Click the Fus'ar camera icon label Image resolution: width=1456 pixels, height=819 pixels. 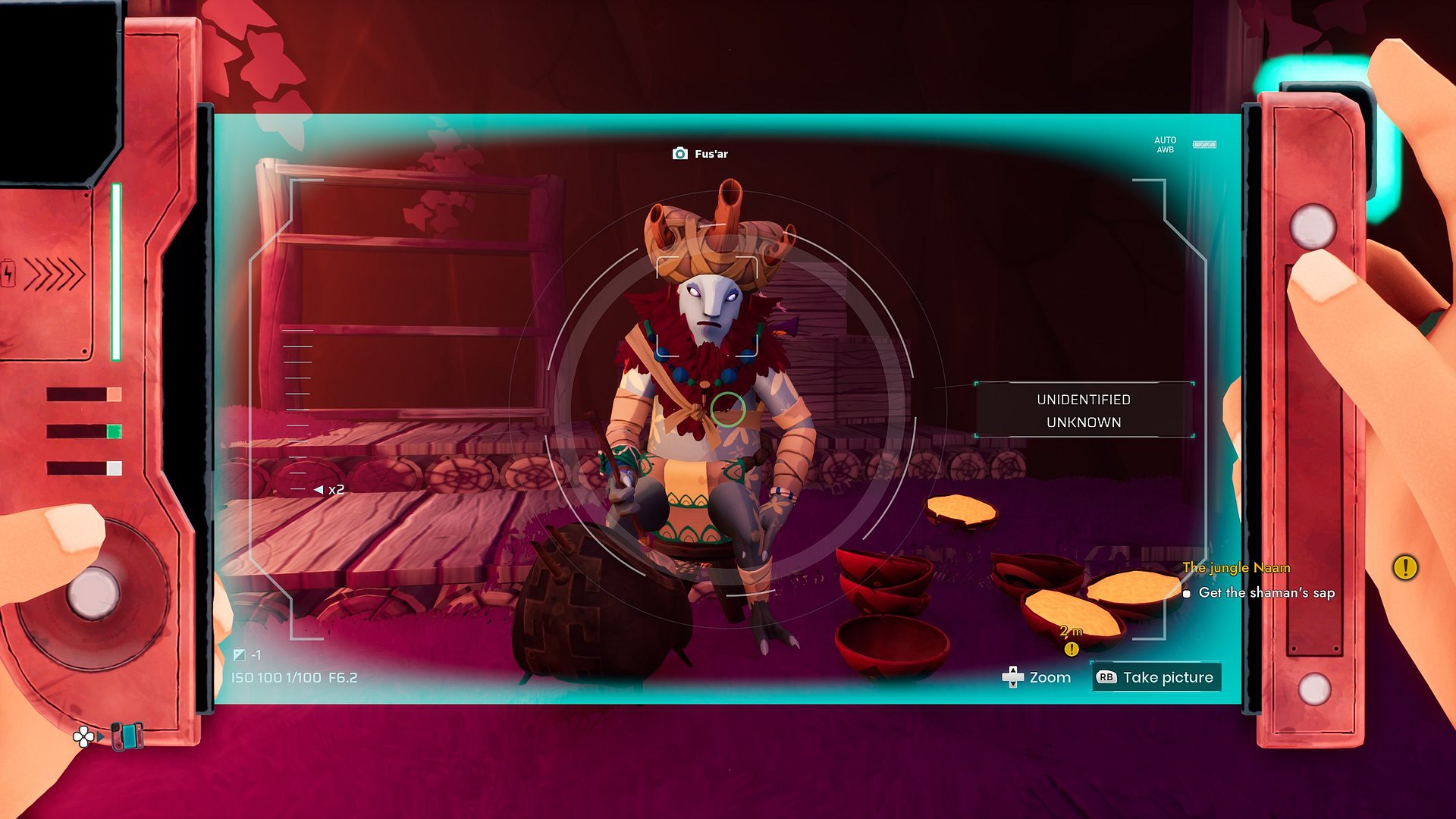click(700, 154)
